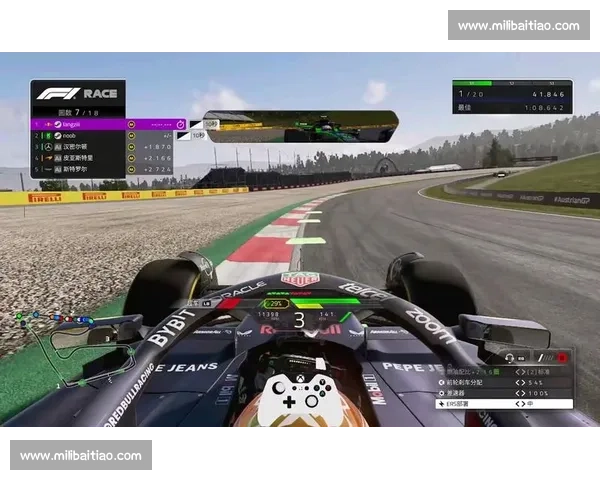This screenshot has height=480, width=600.
Task: Select 勒克莱尔 in the race standings
Action: [100, 169]
